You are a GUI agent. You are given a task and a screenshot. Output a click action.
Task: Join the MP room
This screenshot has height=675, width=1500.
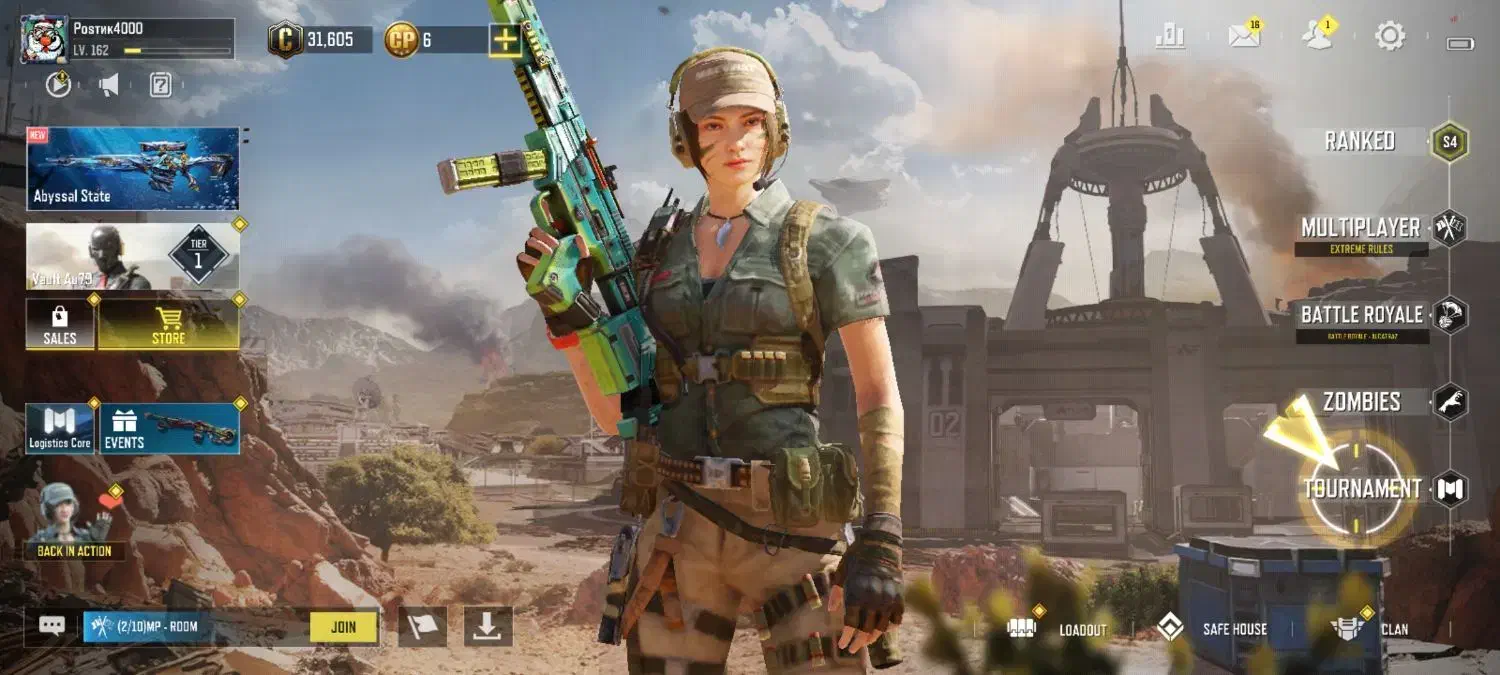click(x=343, y=627)
